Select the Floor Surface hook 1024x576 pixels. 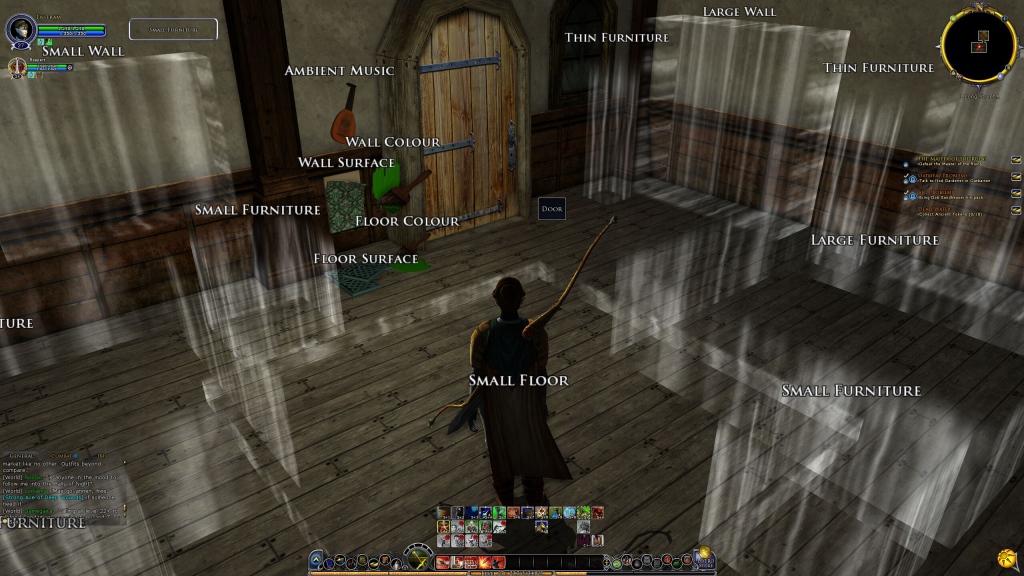pyautogui.click(x=366, y=259)
